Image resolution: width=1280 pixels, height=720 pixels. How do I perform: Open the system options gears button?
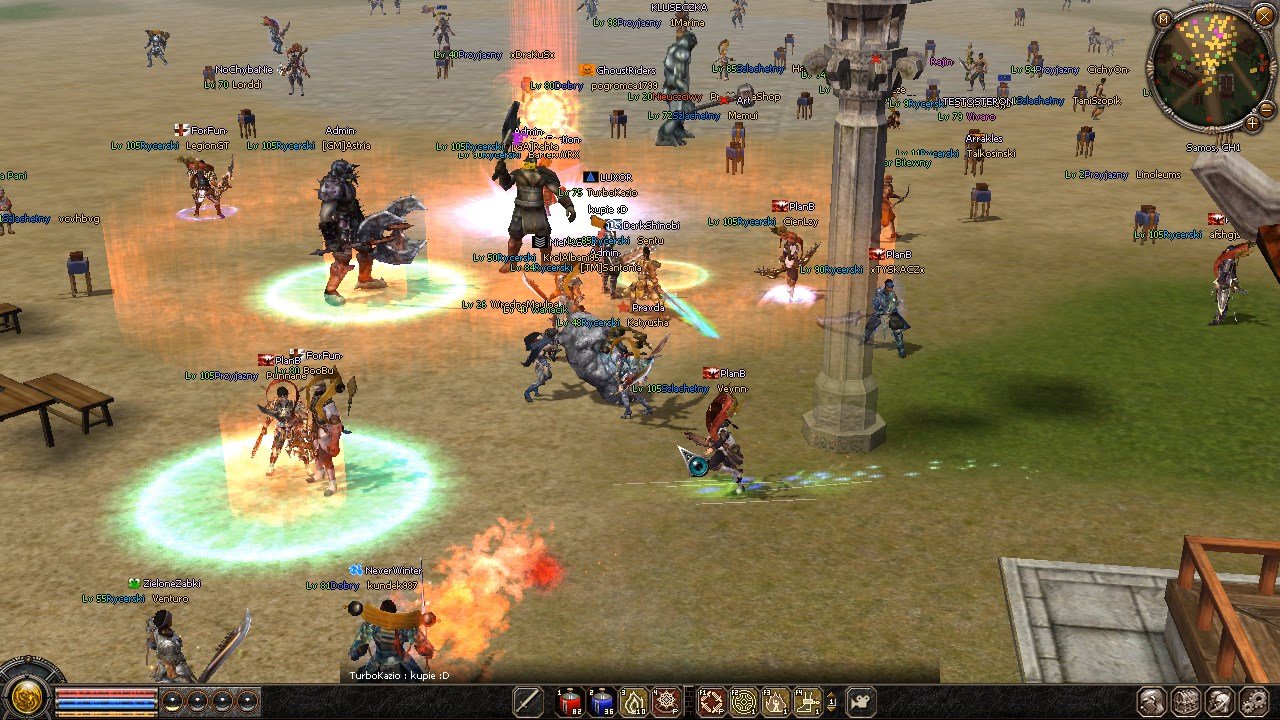1252,702
